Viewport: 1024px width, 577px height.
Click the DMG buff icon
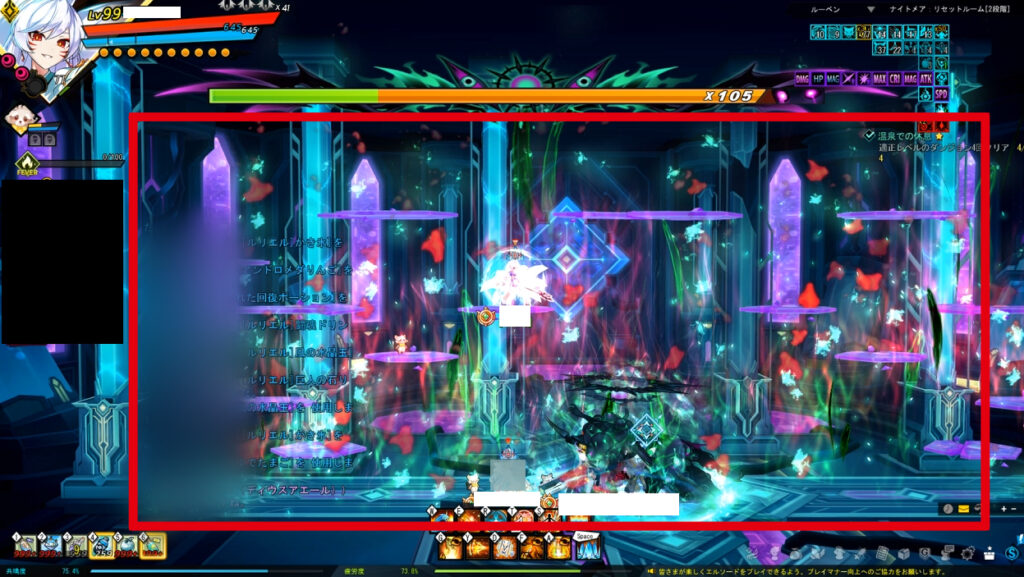click(802, 78)
